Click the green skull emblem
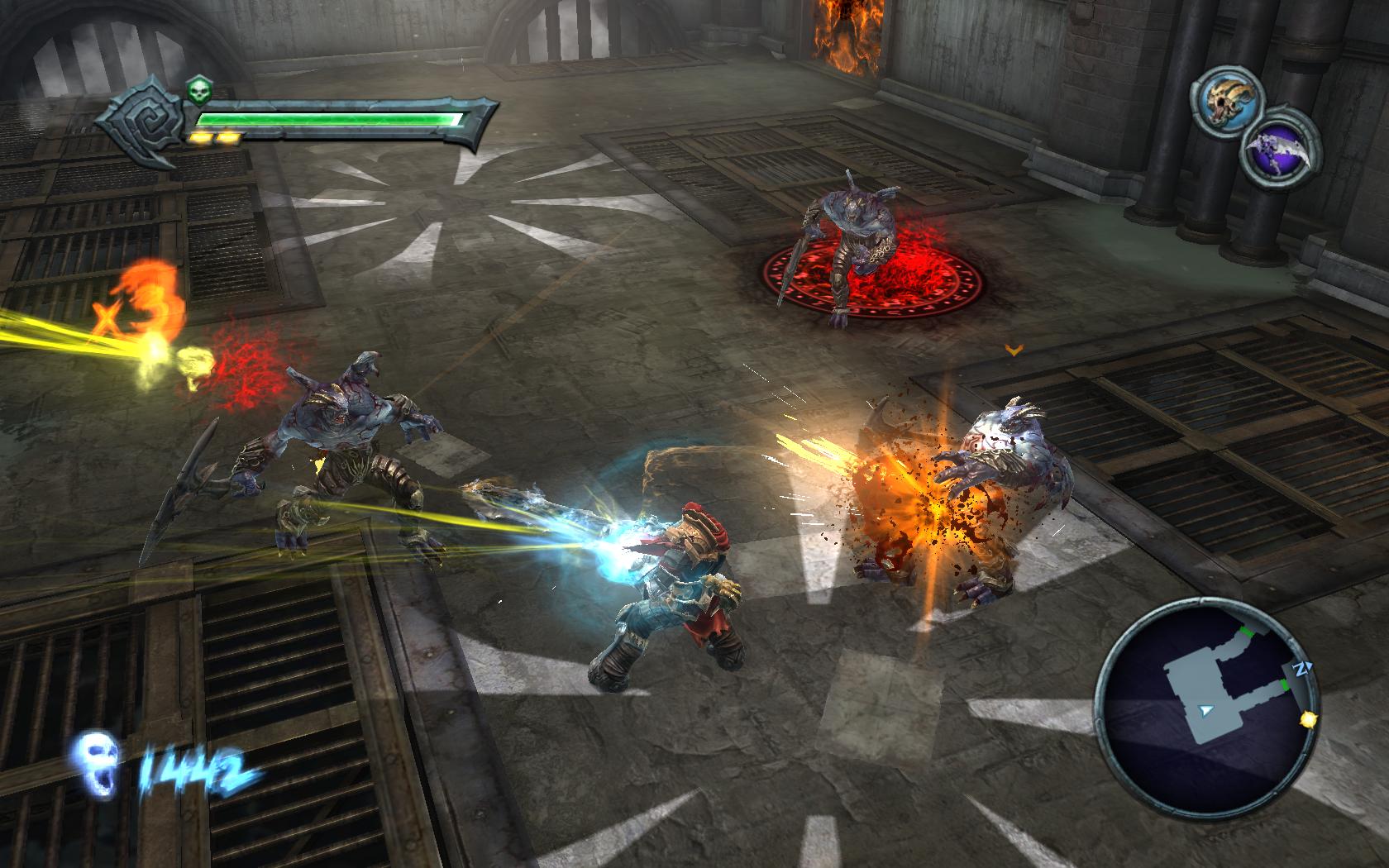Viewport: 1389px width, 868px height. 197,89
